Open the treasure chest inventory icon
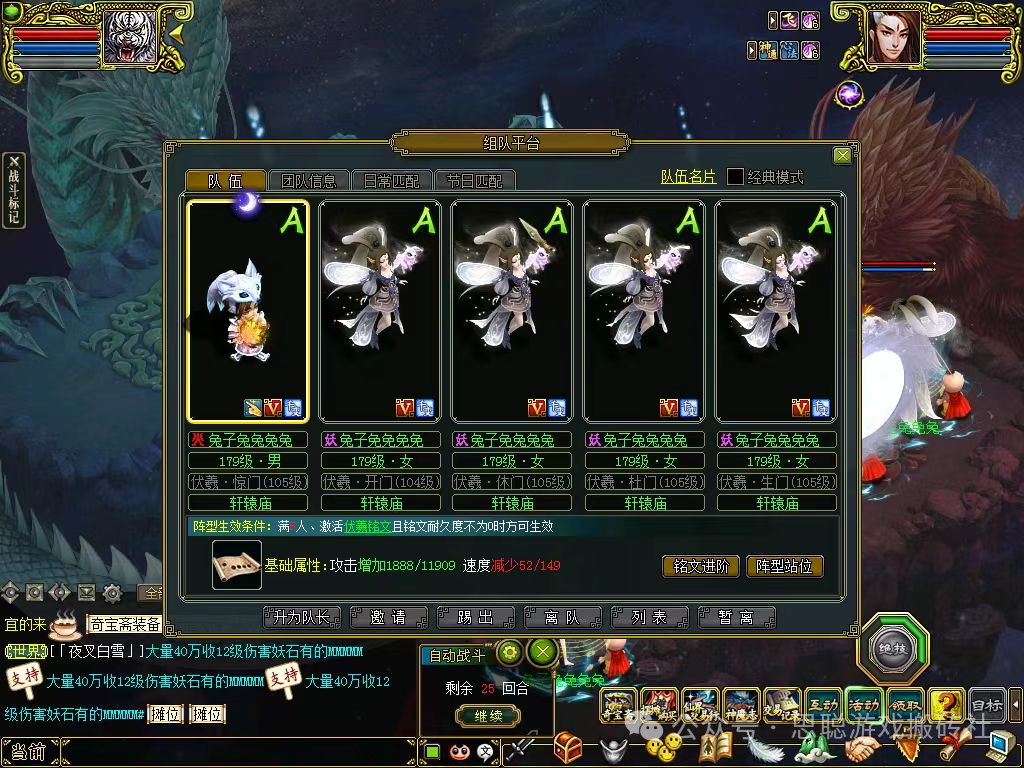 (x=568, y=747)
